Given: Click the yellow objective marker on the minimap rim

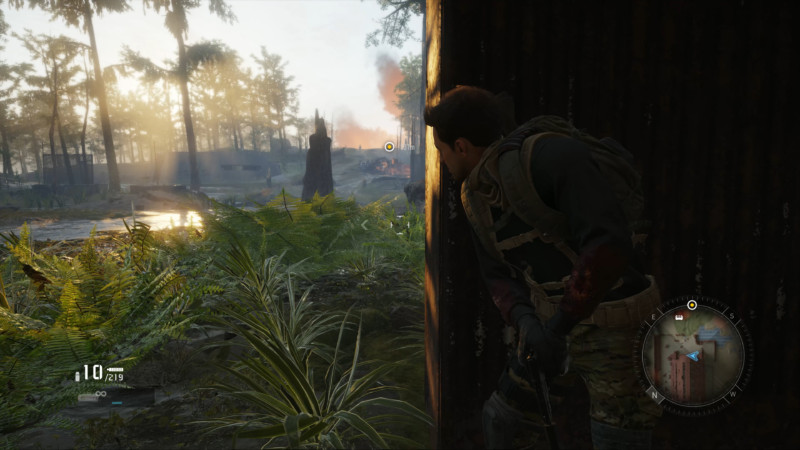Looking at the screenshot, I should 692,304.
